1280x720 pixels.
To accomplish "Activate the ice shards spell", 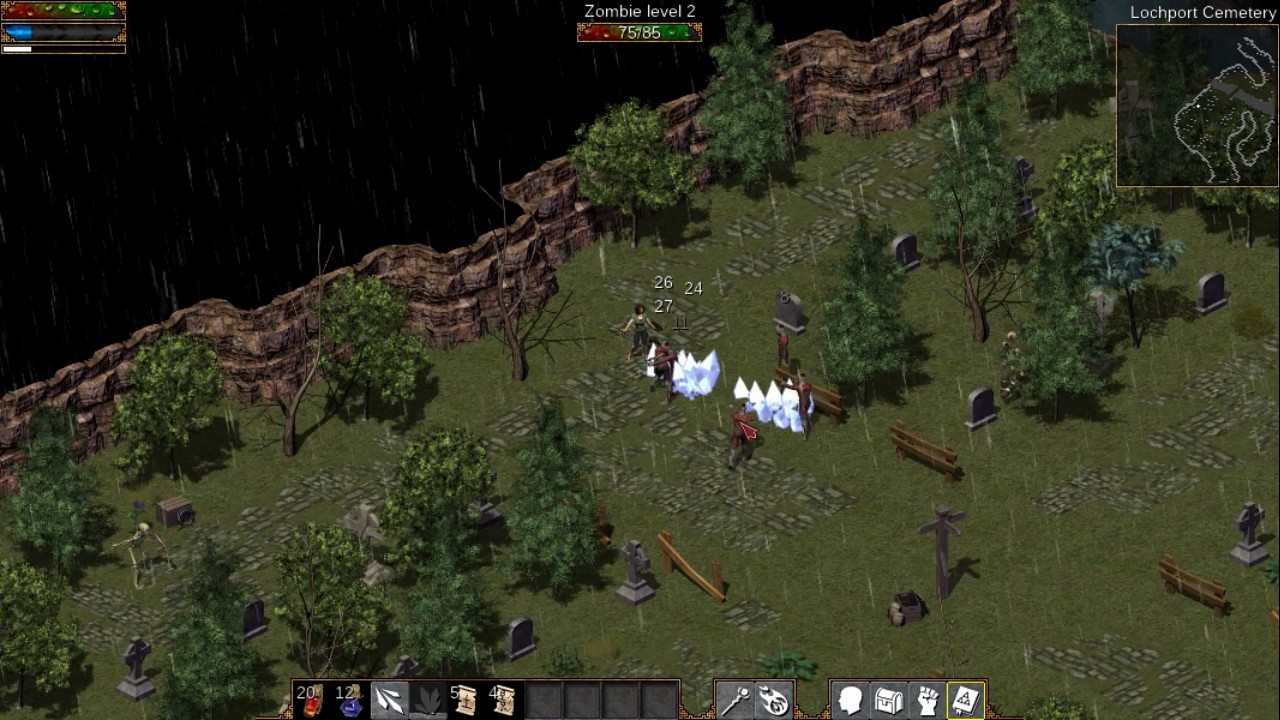I will pos(389,700).
